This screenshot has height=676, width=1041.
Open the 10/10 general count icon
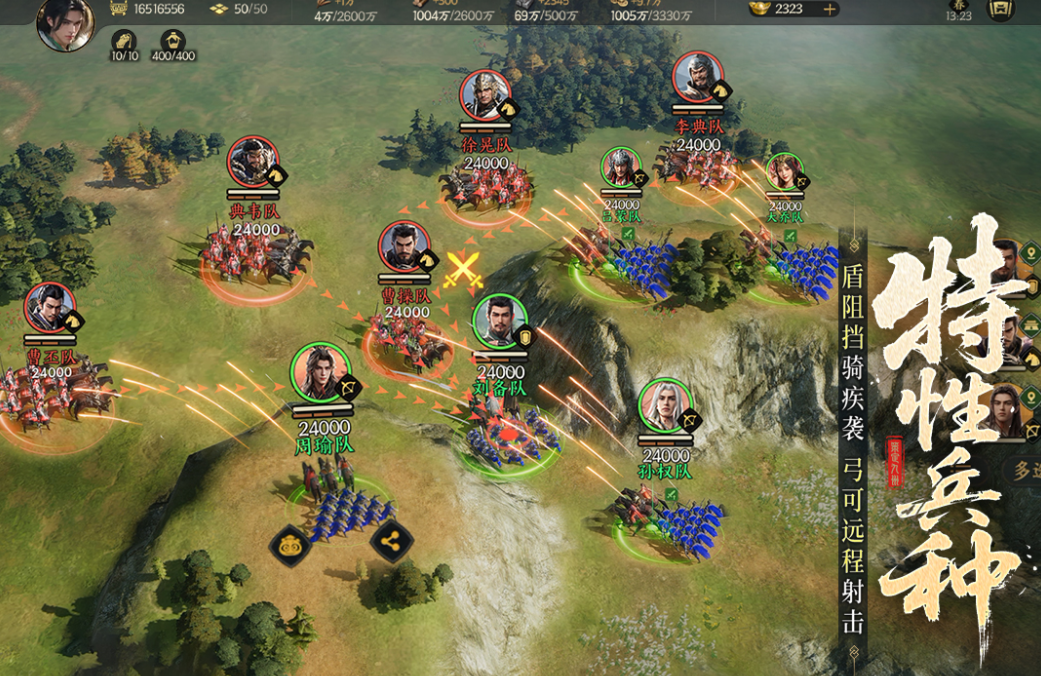[x=123, y=42]
